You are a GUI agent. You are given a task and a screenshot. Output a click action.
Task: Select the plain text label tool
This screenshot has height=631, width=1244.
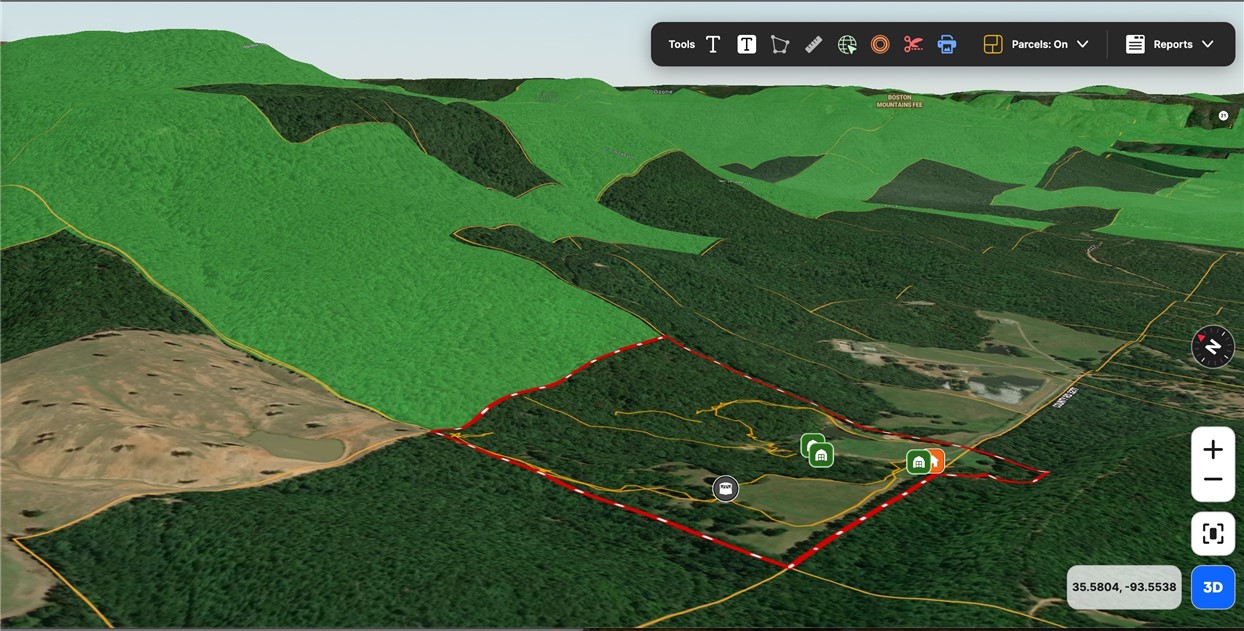[713, 44]
